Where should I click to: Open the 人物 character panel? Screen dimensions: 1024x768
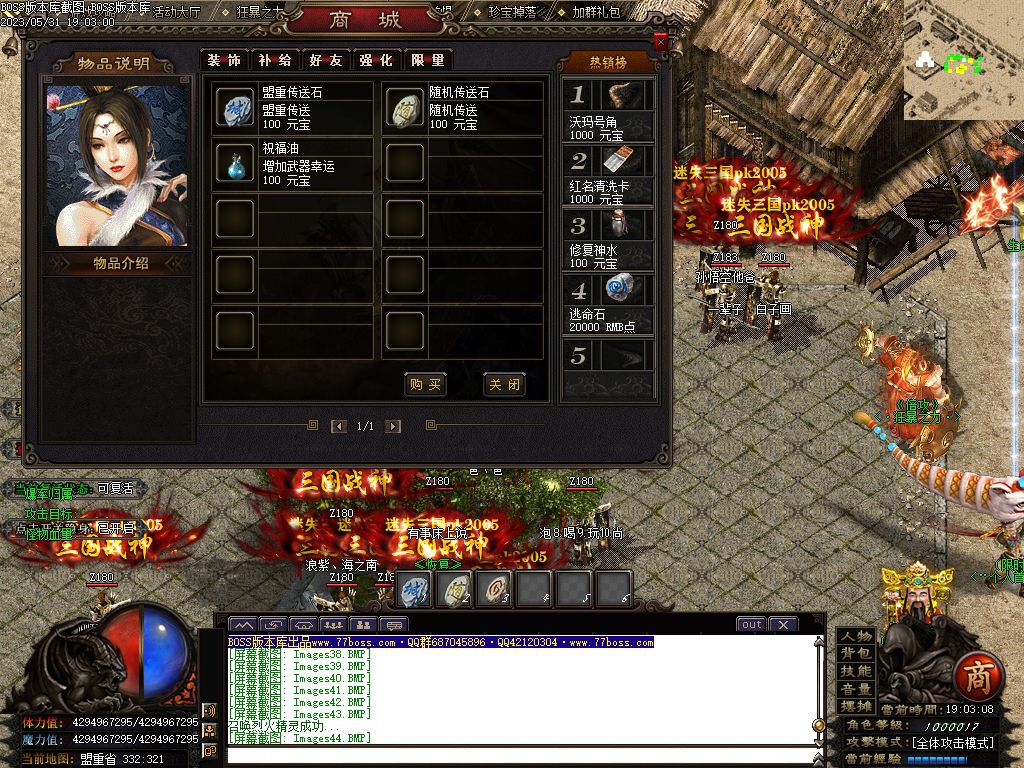click(x=856, y=637)
